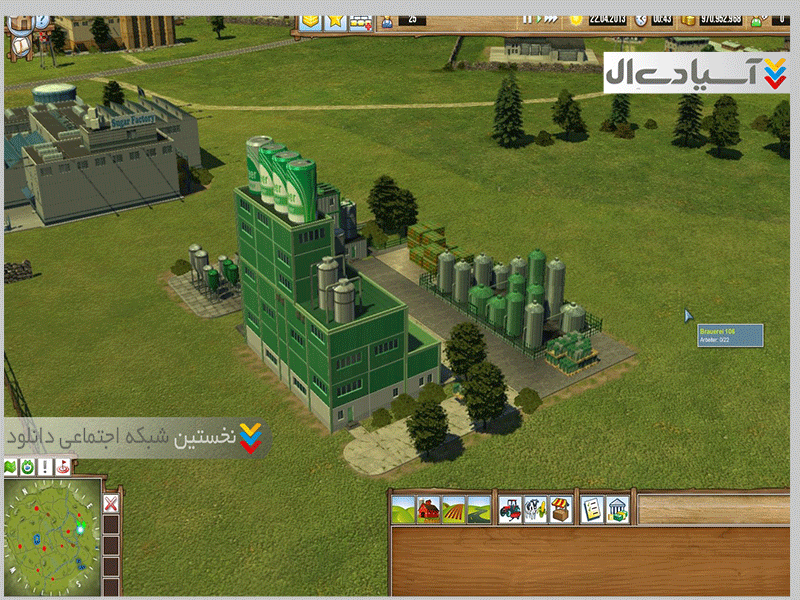Visit the Asiadl logo link
The image size is (800, 600).
point(697,73)
